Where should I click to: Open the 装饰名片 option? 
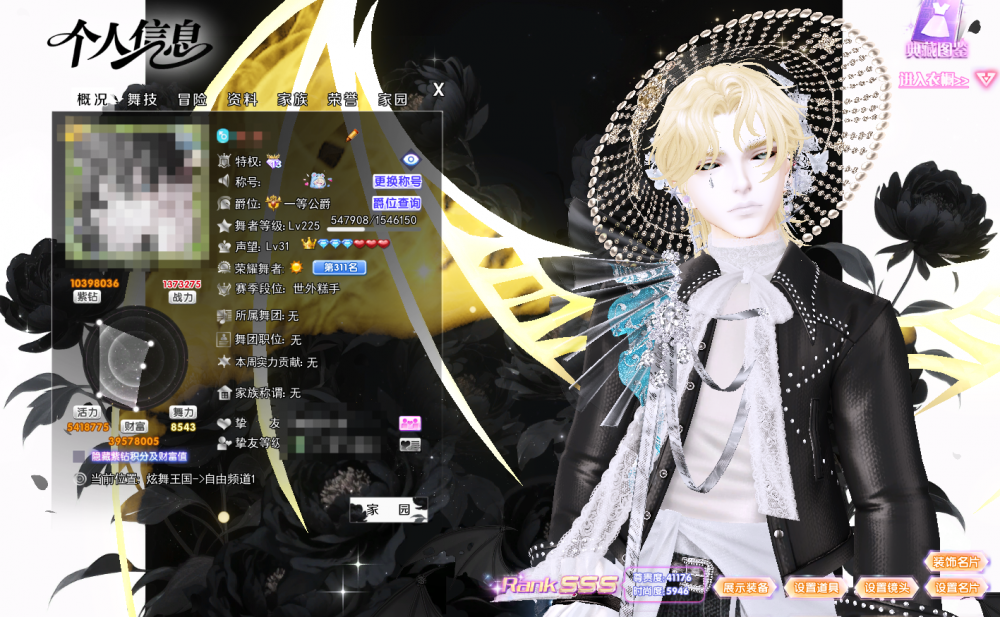[x=956, y=562]
